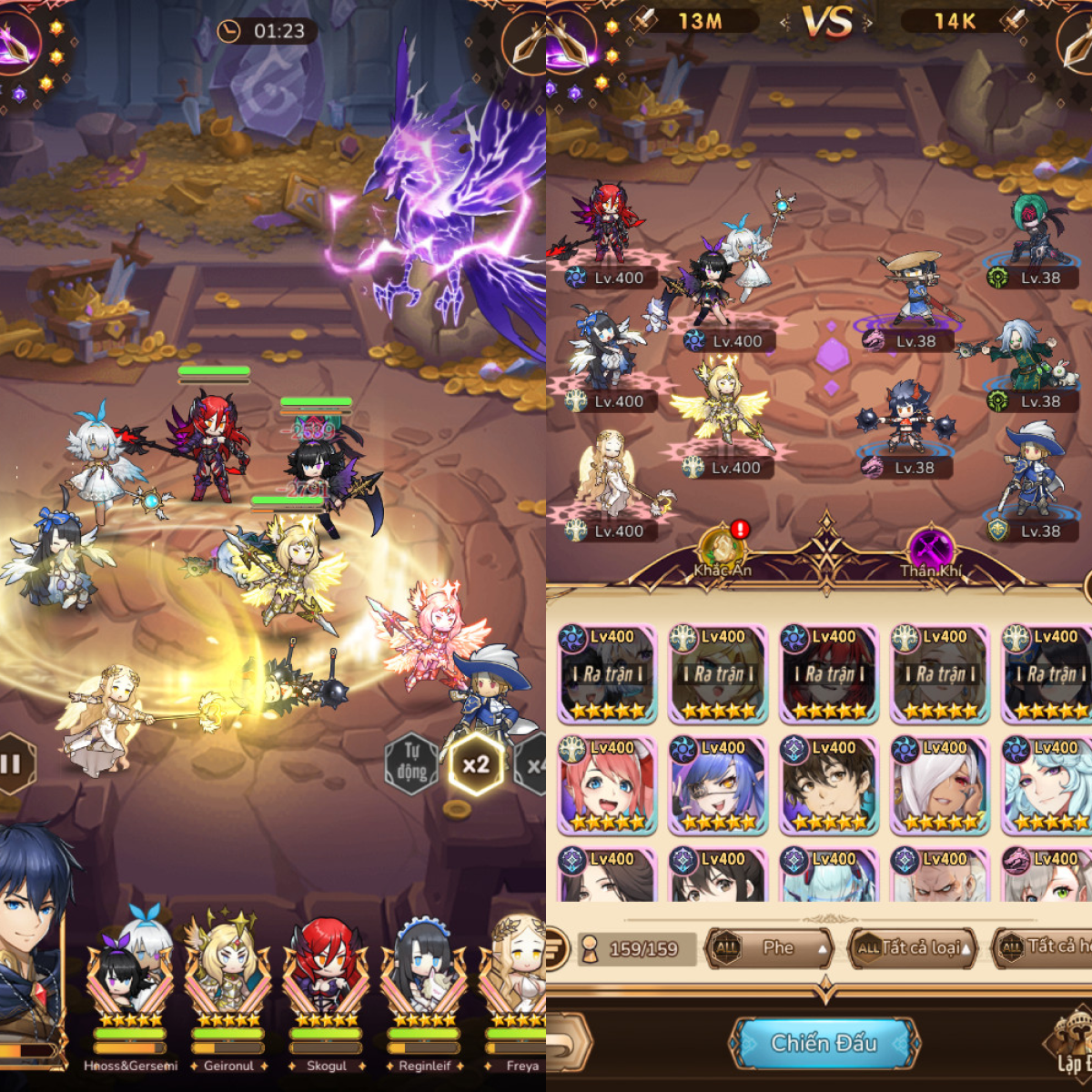1092x1092 pixels.
Task: Pause the battle
Action: click(x=13, y=763)
